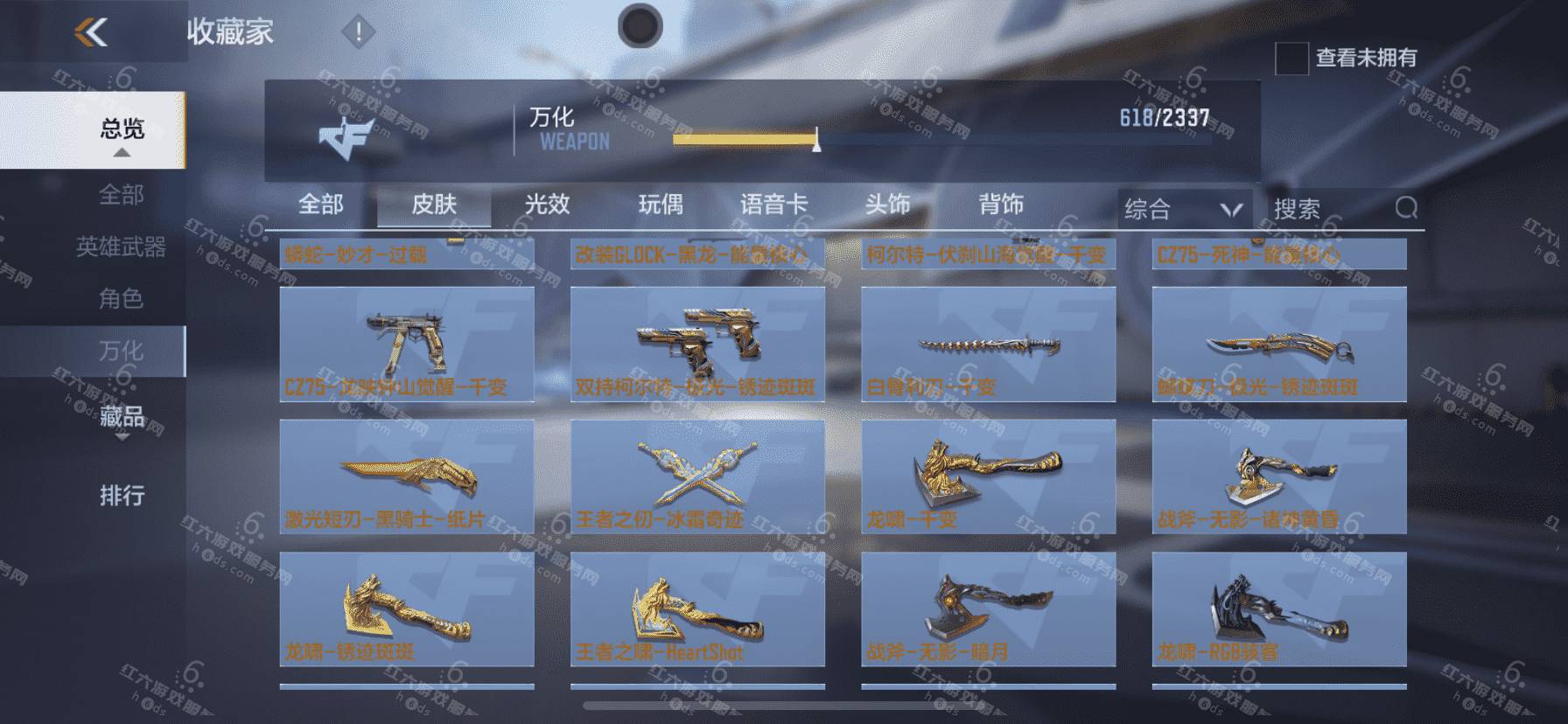Switch to the 背饰 tab
The height and width of the screenshot is (724, 1568).
pyautogui.click(x=1001, y=205)
